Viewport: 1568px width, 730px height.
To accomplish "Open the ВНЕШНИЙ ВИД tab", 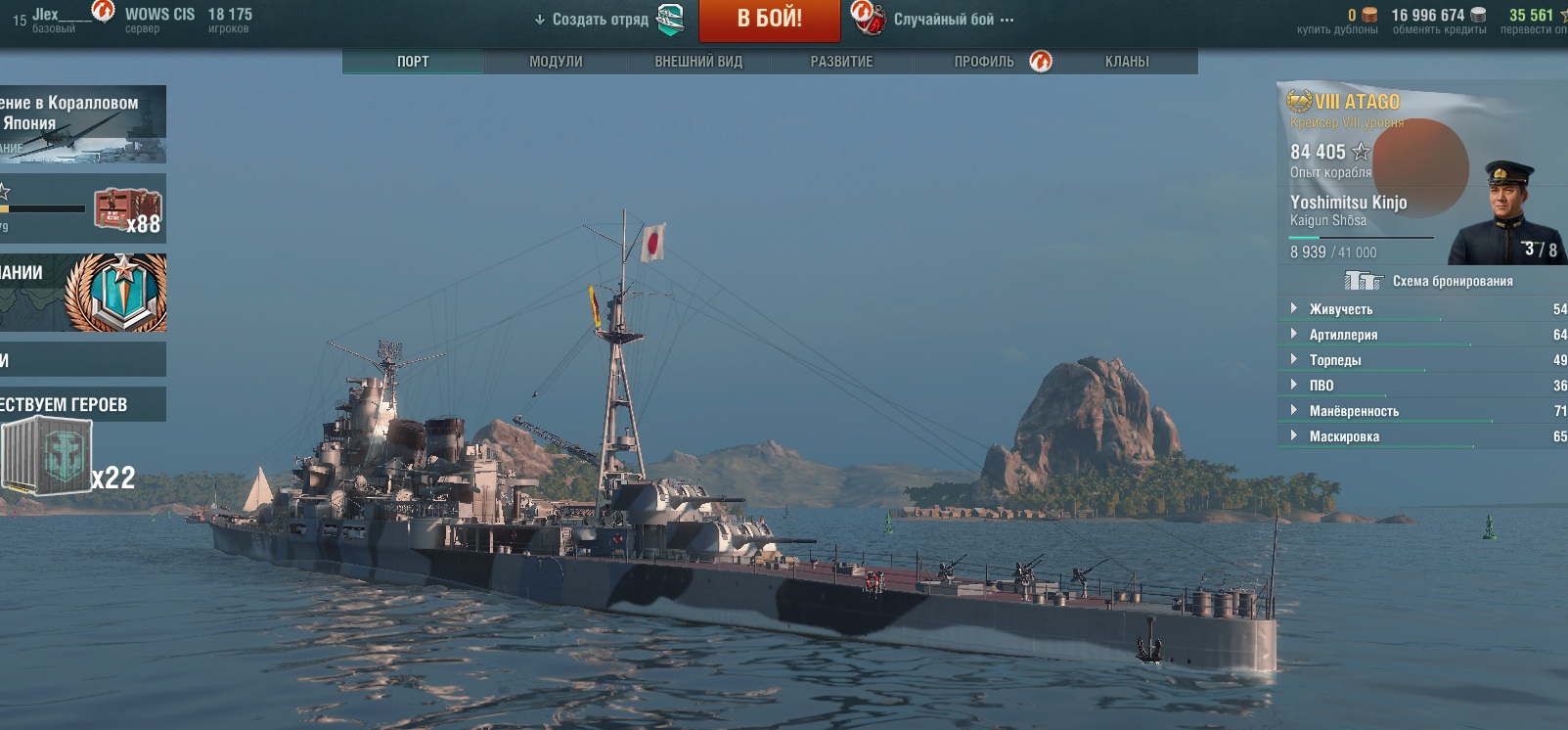I will tap(698, 62).
